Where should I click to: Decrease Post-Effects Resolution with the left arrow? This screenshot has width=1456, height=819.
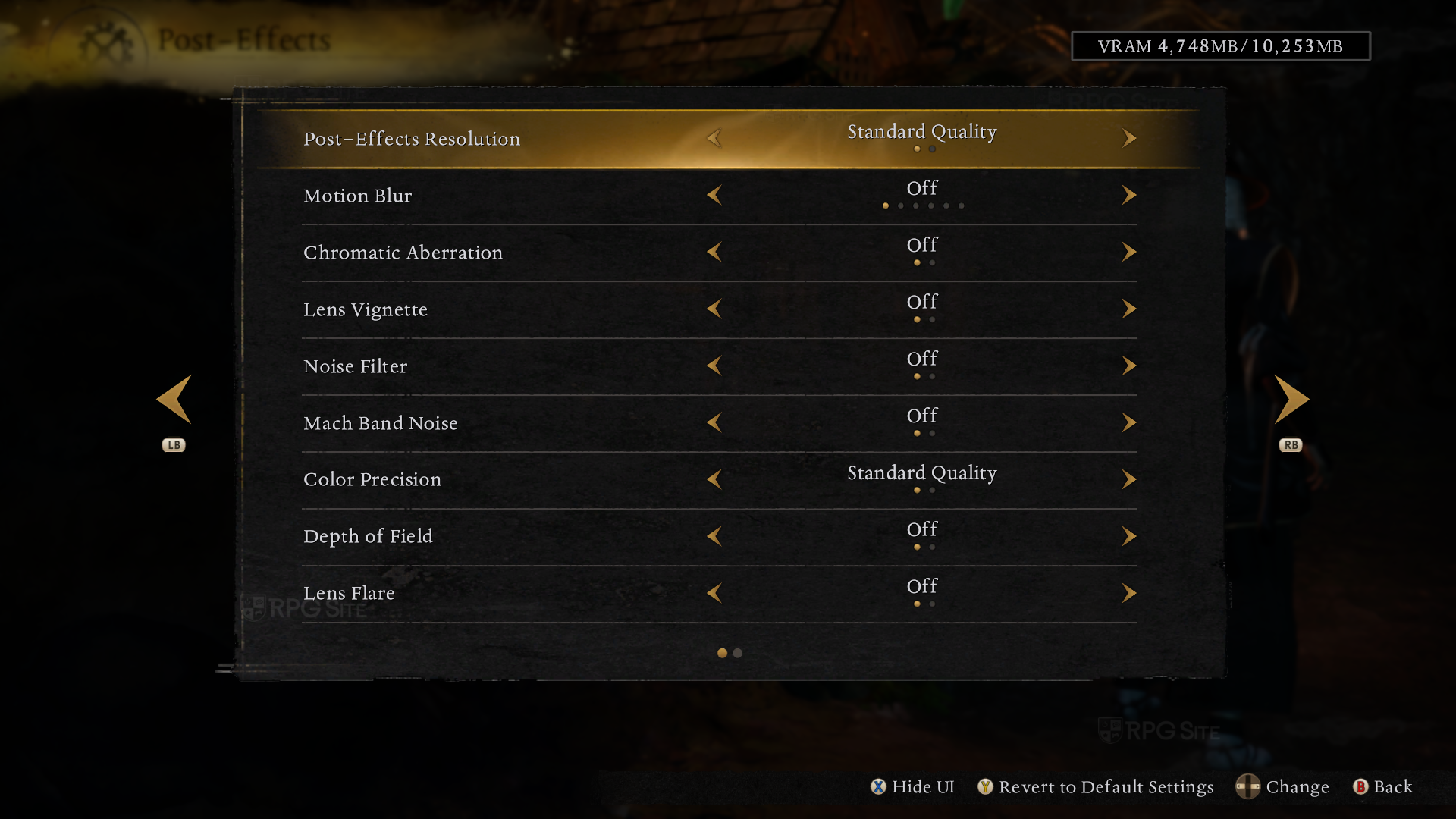[x=714, y=138]
